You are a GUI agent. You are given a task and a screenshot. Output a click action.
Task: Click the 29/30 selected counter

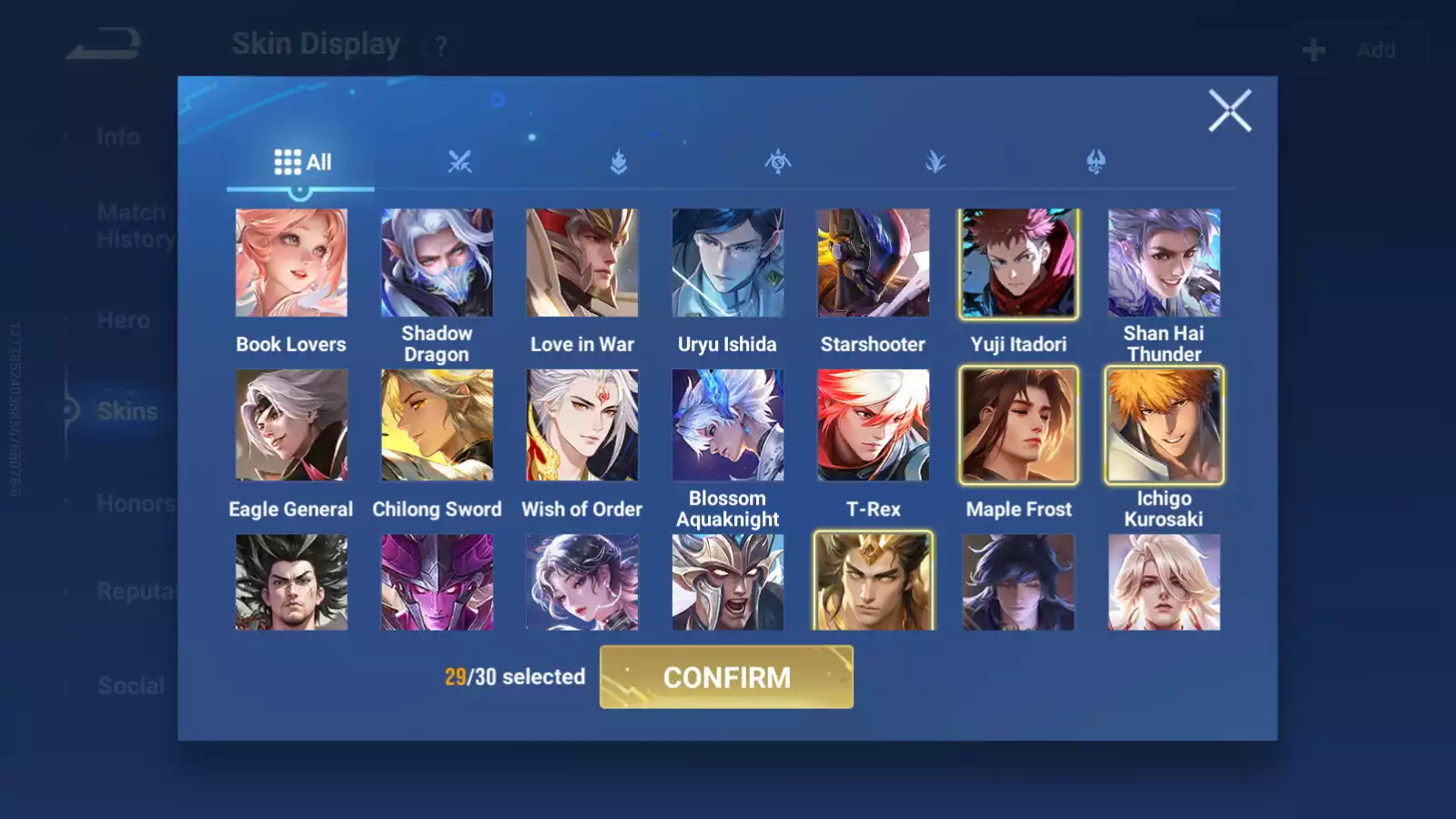pos(514,677)
